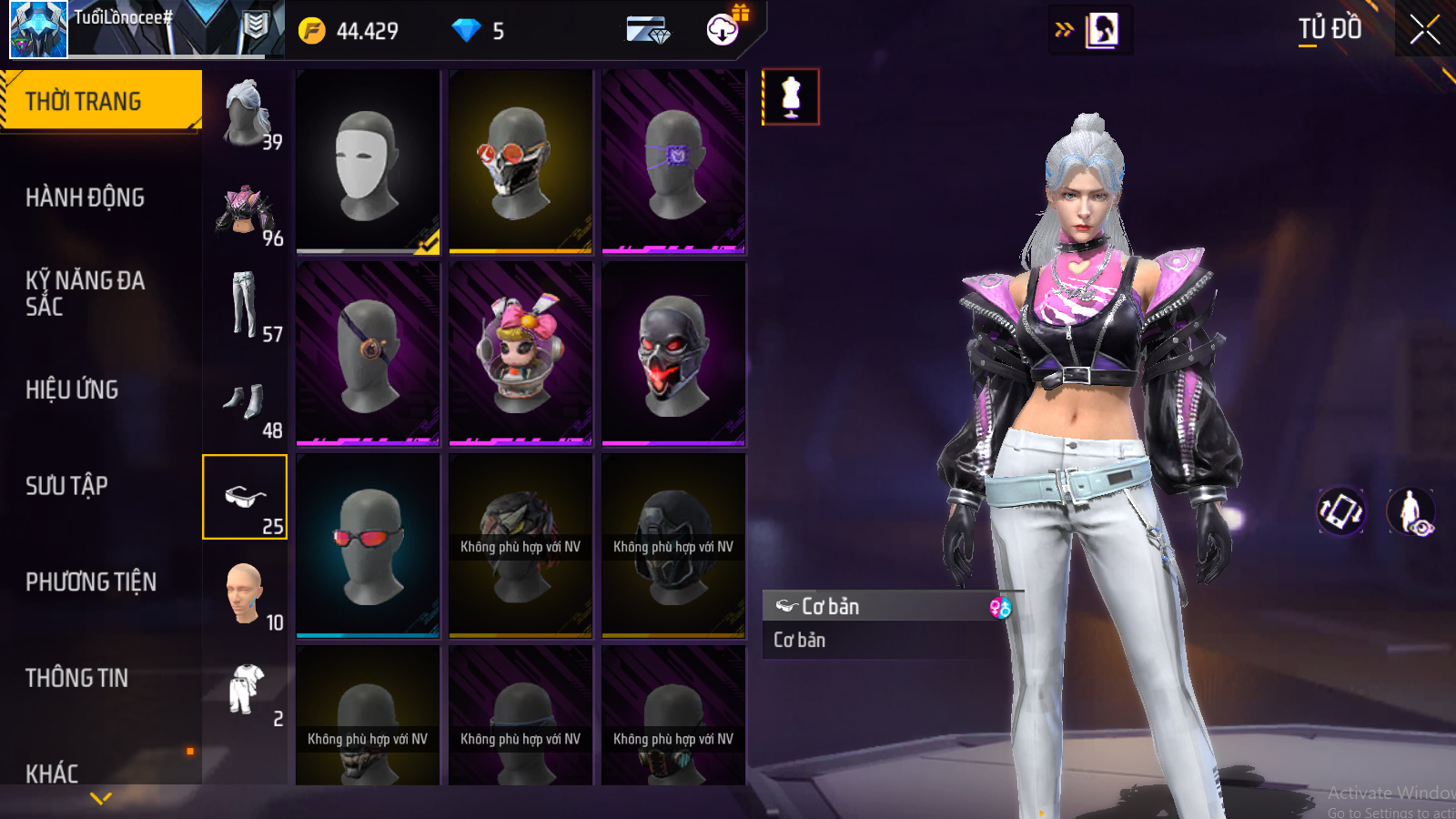The image size is (1456, 819).
Task: Switch to Hành Động section
Action: [85, 197]
